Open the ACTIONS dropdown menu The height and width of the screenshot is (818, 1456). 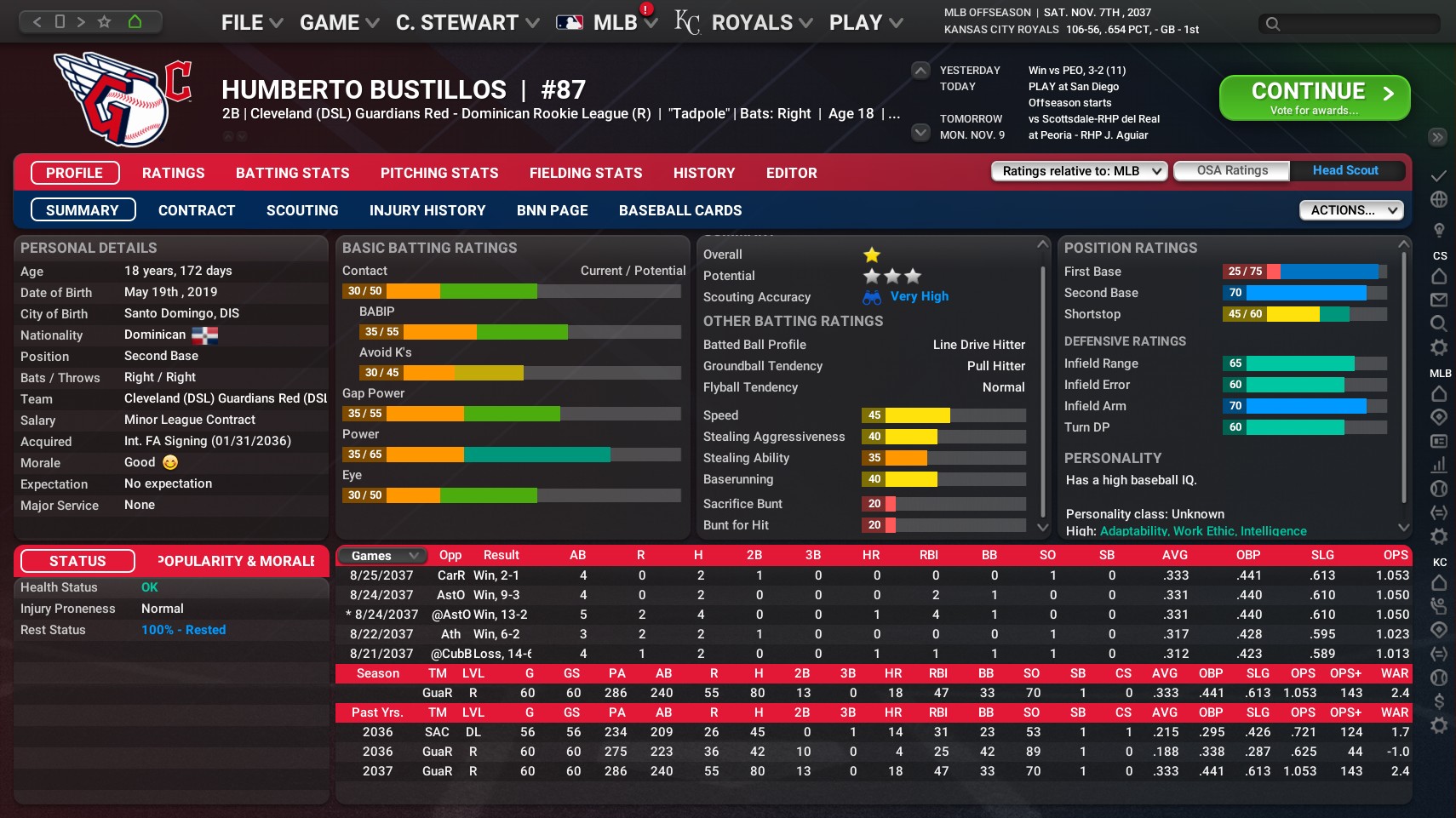[x=1350, y=209]
